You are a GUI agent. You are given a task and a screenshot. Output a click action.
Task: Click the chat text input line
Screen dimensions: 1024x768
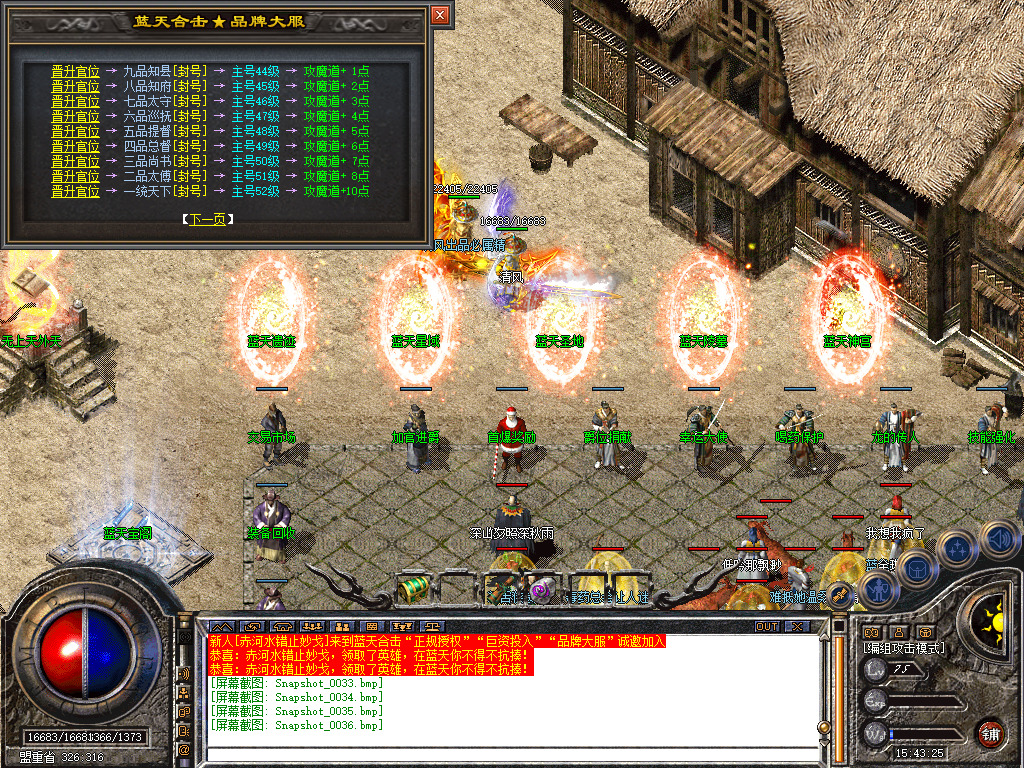click(x=500, y=753)
